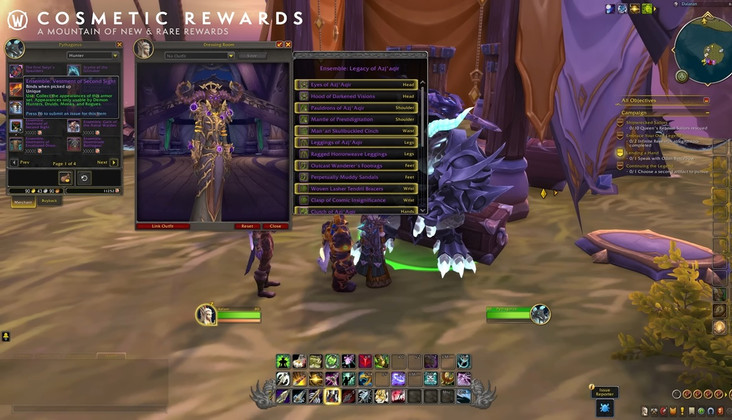Activate the gold-highlighted action bar ability

(x=331, y=396)
